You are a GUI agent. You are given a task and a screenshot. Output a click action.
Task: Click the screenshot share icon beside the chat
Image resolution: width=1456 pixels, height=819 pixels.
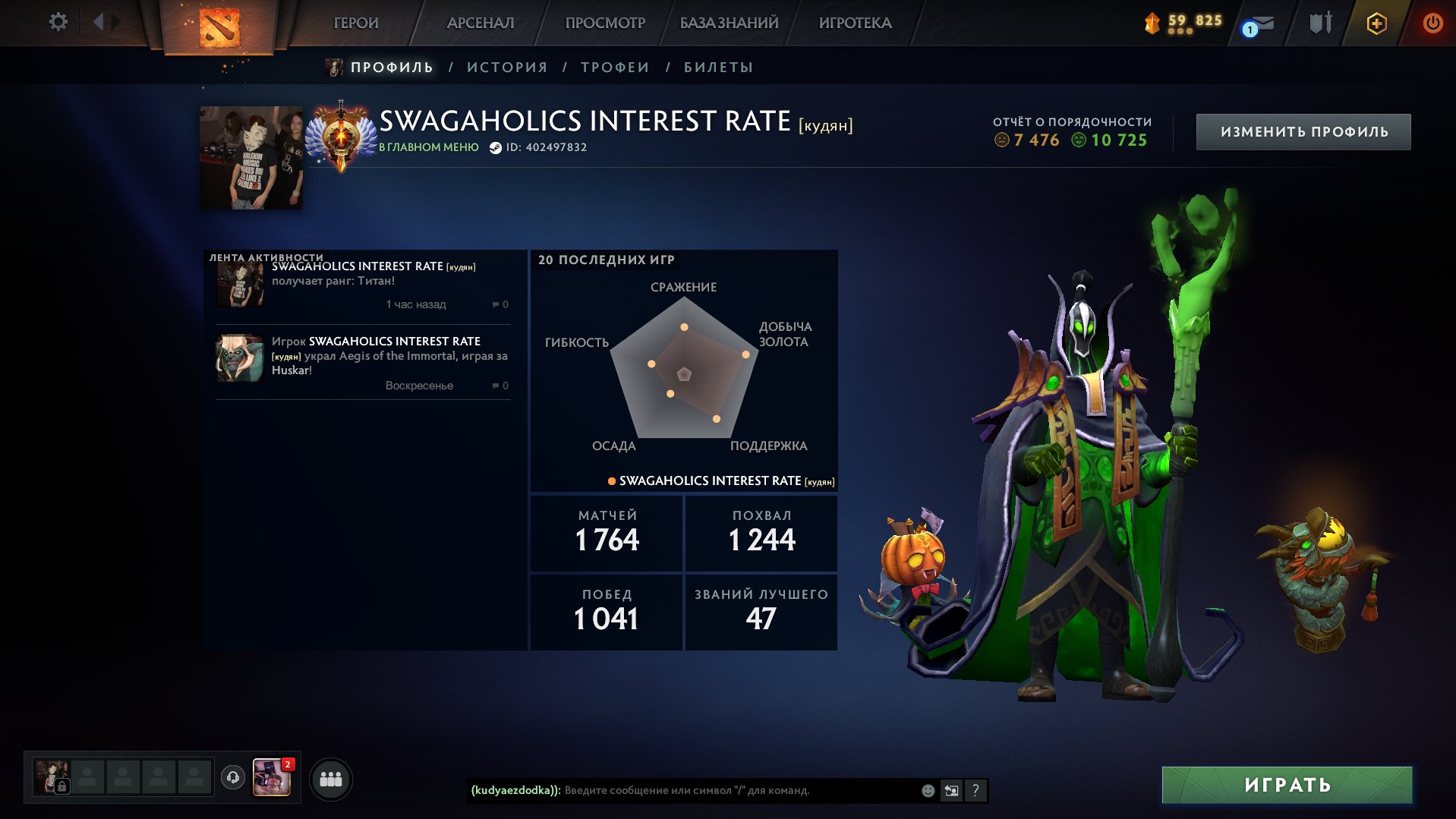tap(950, 789)
